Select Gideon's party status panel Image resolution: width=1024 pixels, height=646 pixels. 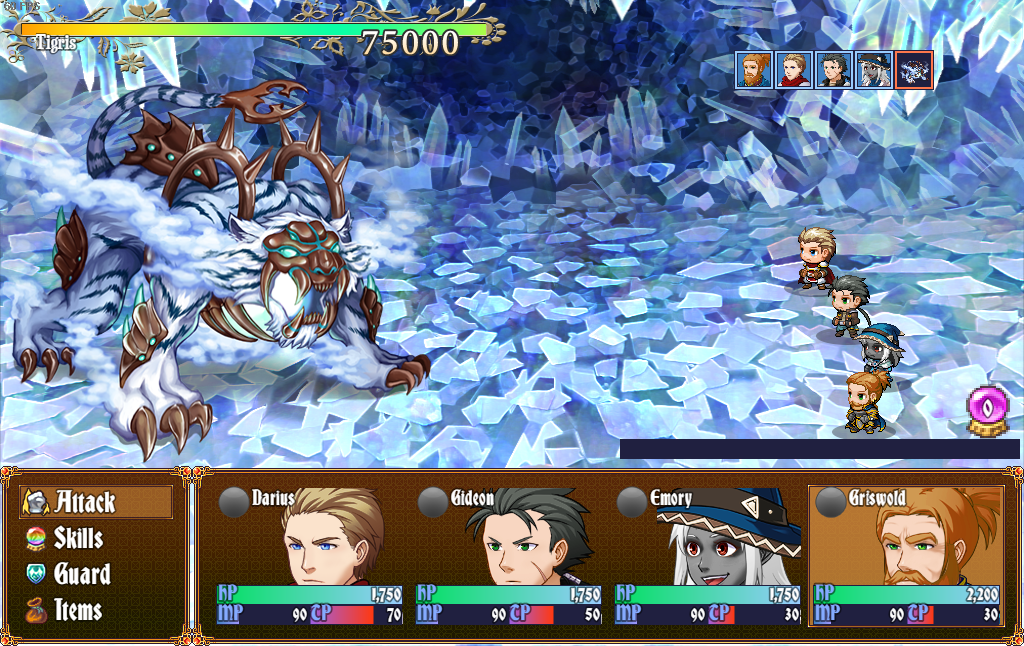(508, 556)
